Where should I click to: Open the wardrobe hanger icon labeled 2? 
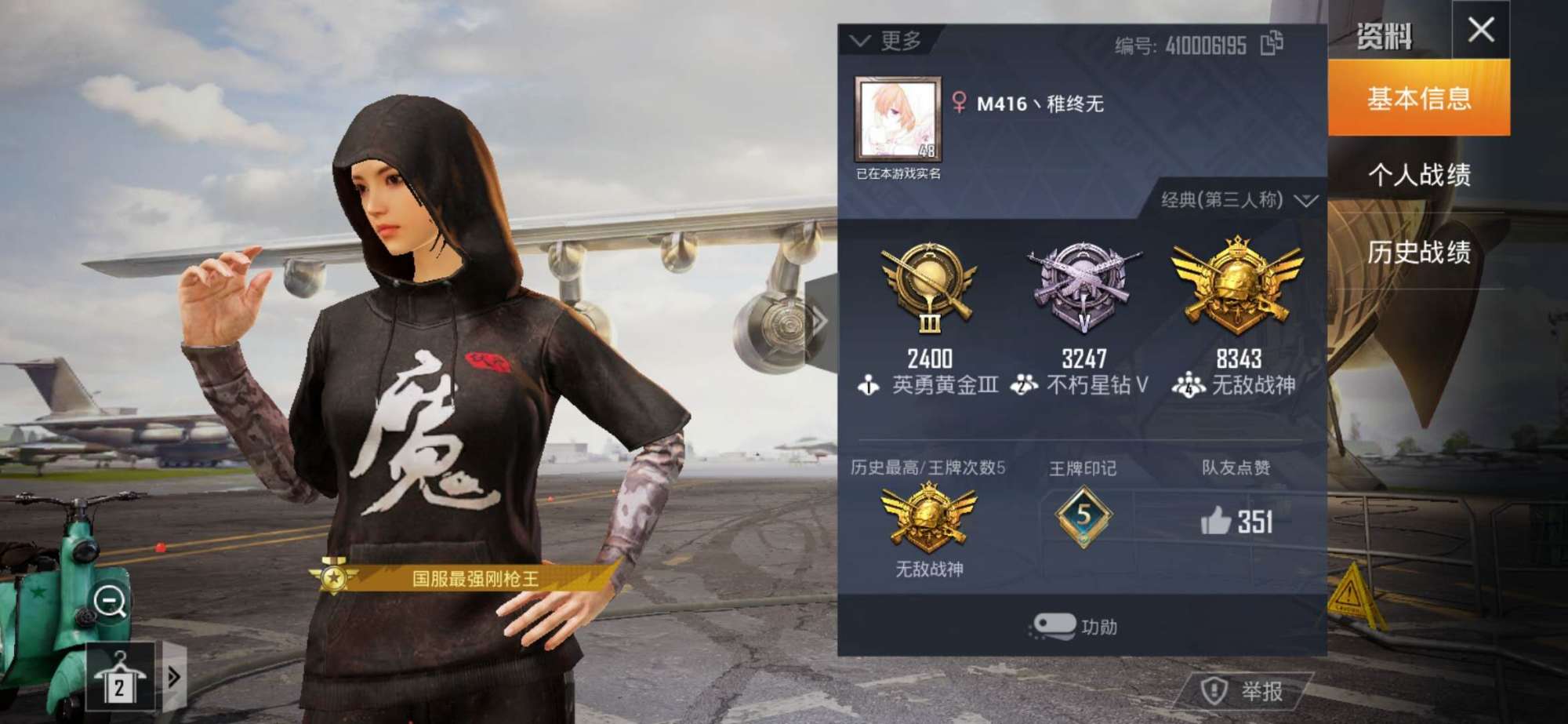pos(119,677)
